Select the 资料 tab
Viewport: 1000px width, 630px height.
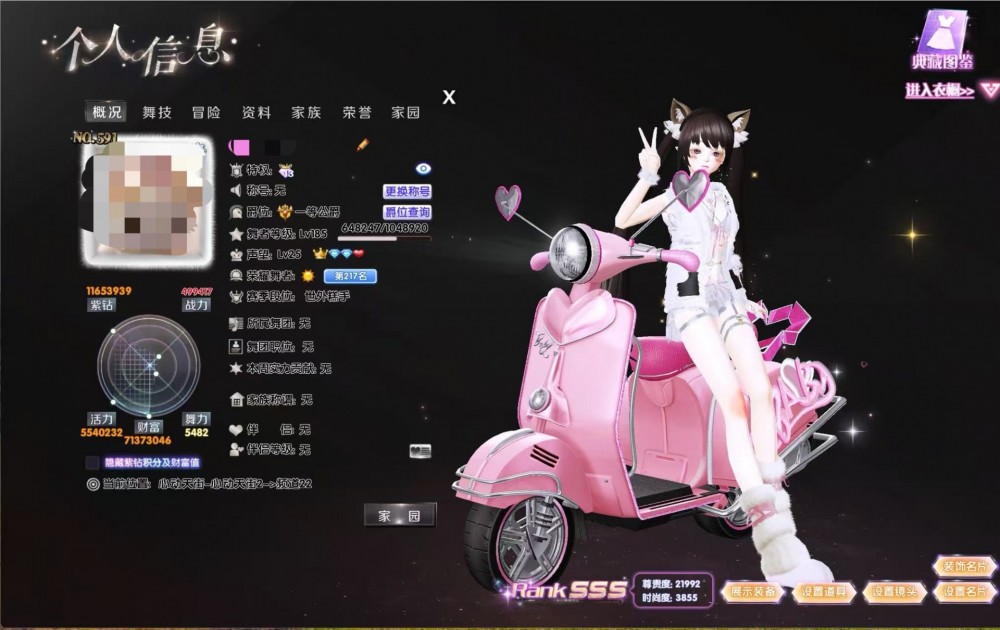257,113
